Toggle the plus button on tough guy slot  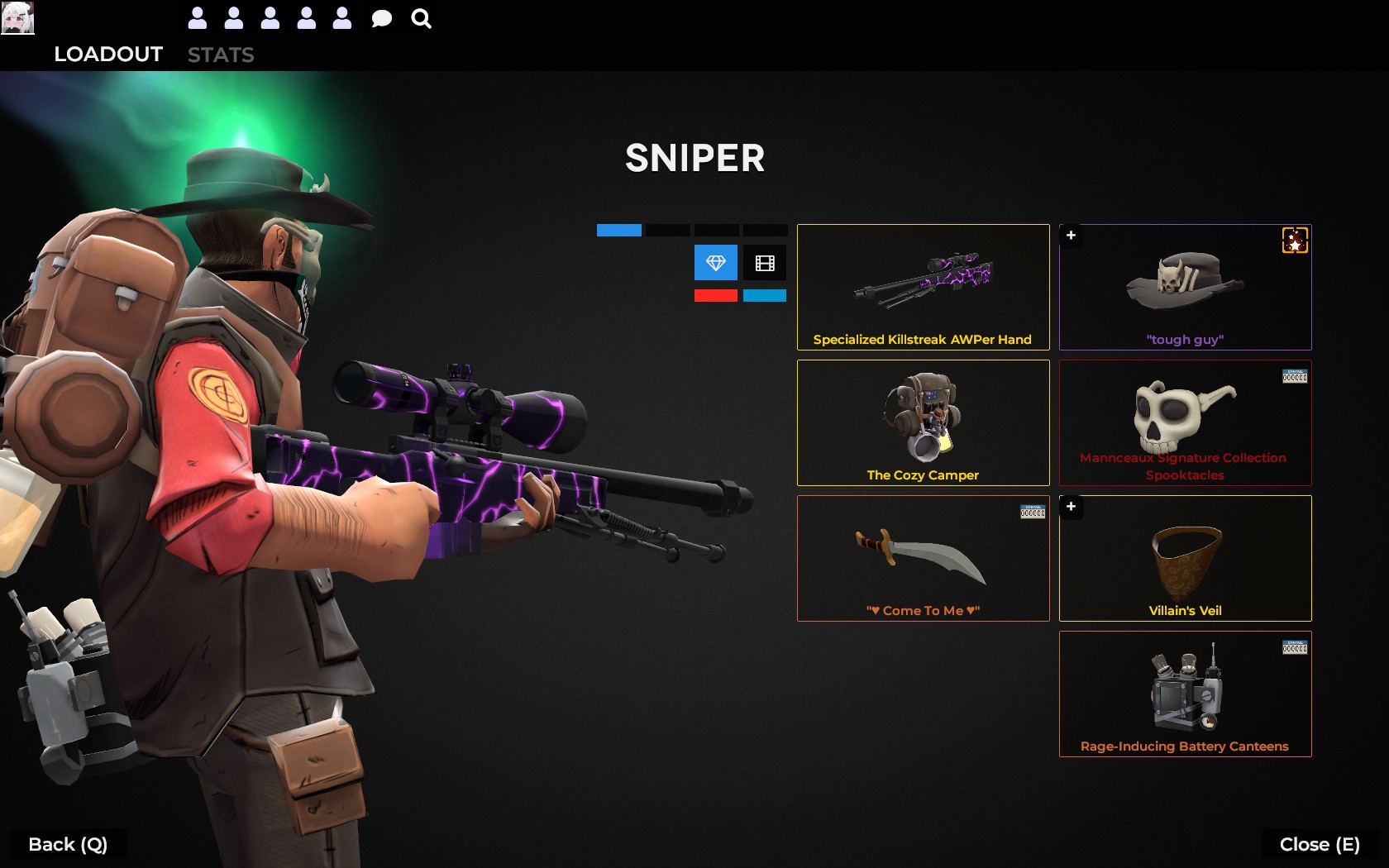(x=1071, y=236)
